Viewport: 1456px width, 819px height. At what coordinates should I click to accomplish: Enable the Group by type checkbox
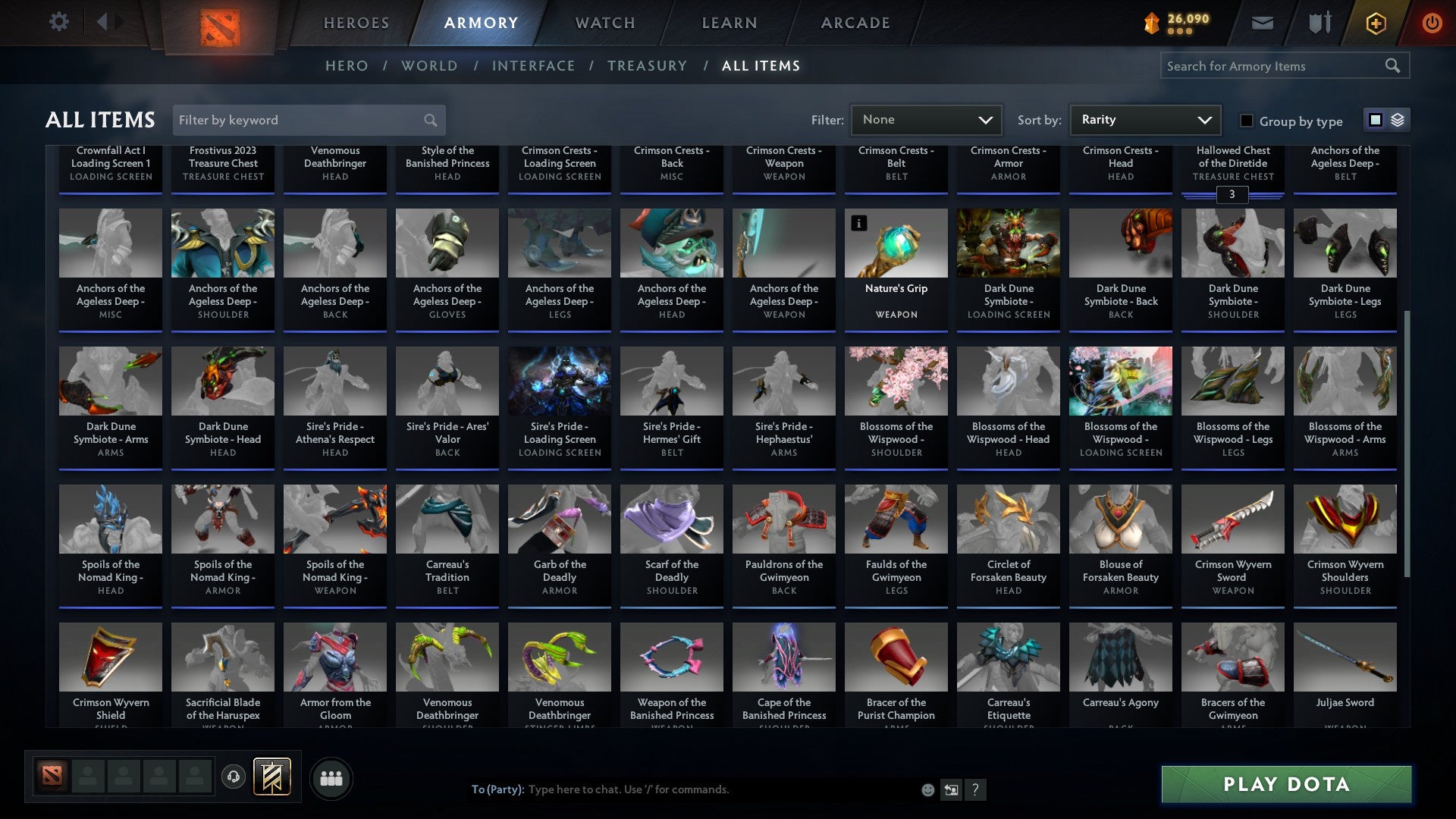[1246, 121]
